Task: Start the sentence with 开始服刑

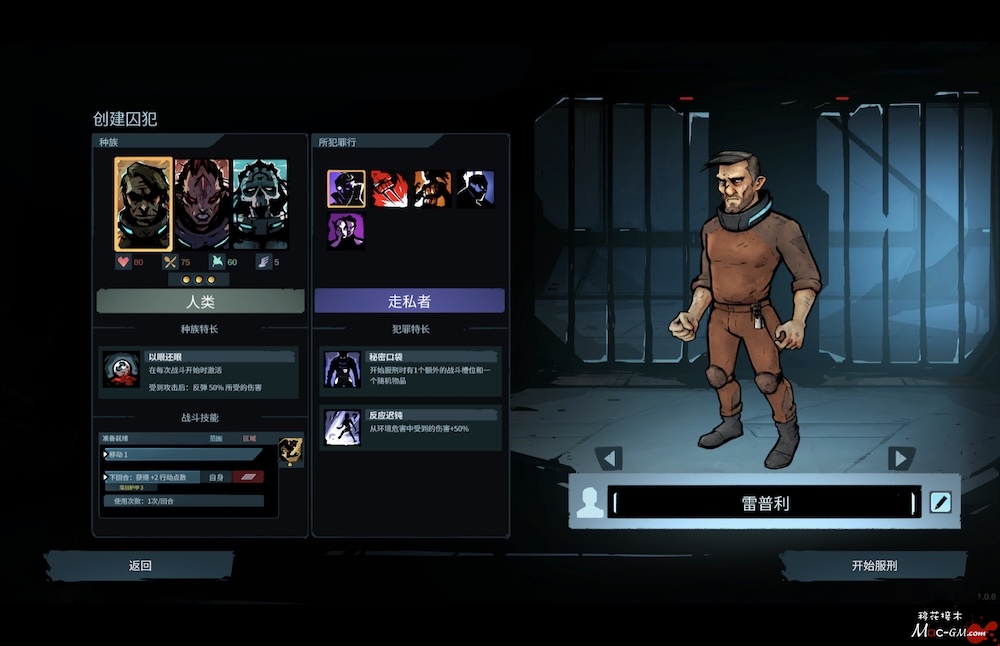Action: (873, 565)
